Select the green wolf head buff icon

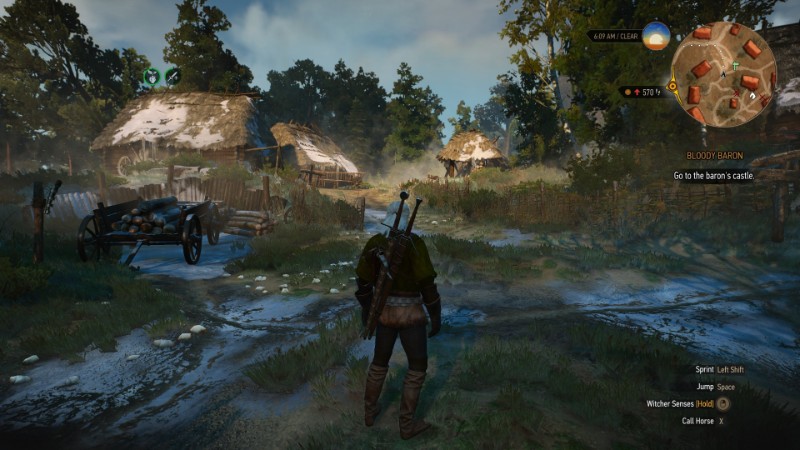tap(151, 75)
